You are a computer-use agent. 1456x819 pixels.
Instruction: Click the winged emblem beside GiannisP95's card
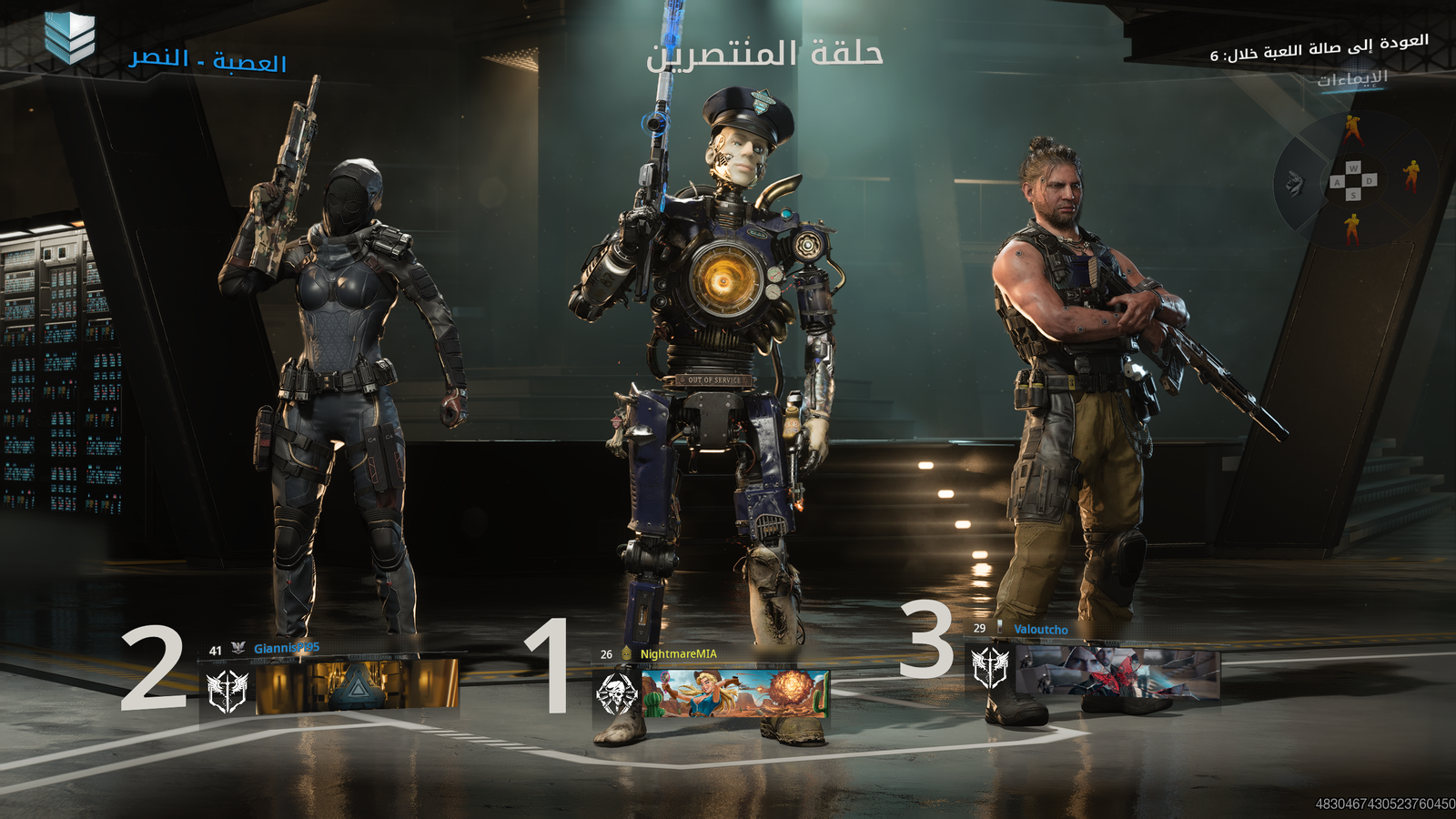pyautogui.click(x=227, y=690)
